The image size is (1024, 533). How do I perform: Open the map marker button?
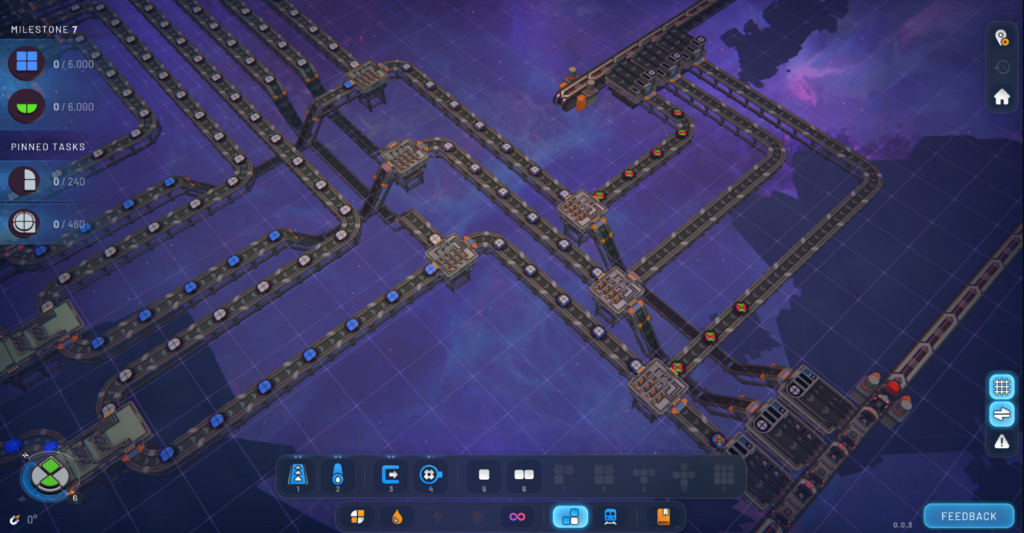pos(1002,38)
